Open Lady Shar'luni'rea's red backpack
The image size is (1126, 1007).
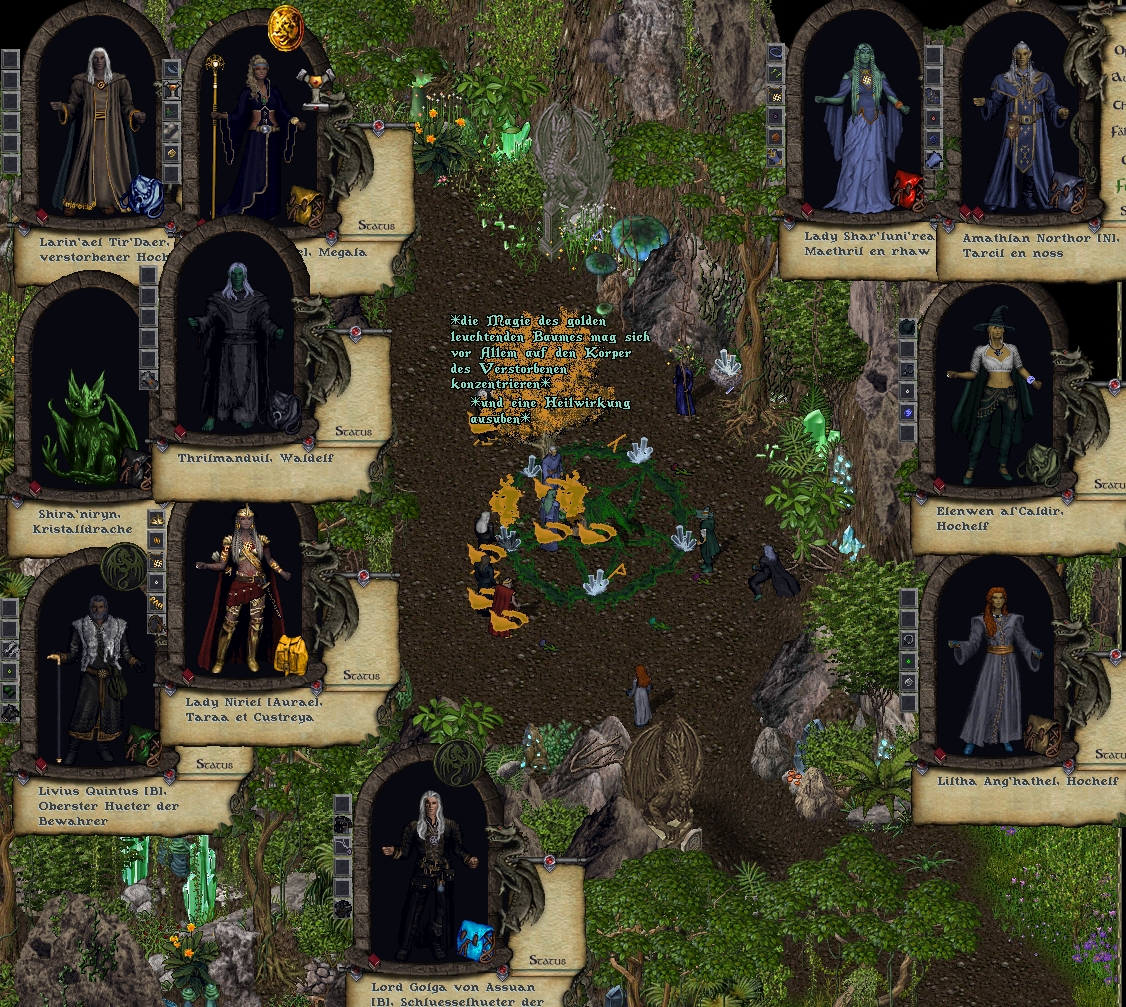909,190
